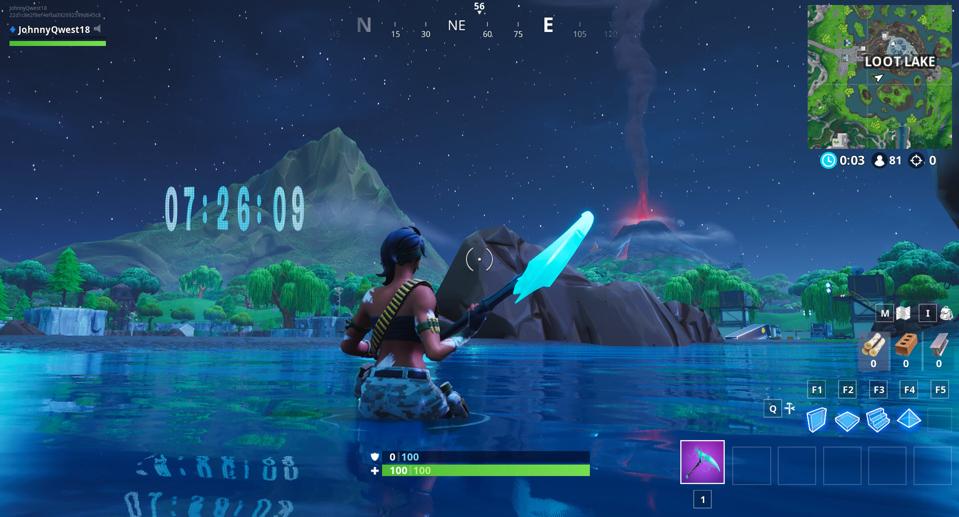Screen dimensions: 959x517
Task: Open the backpack inventory icon
Action: (x=945, y=313)
